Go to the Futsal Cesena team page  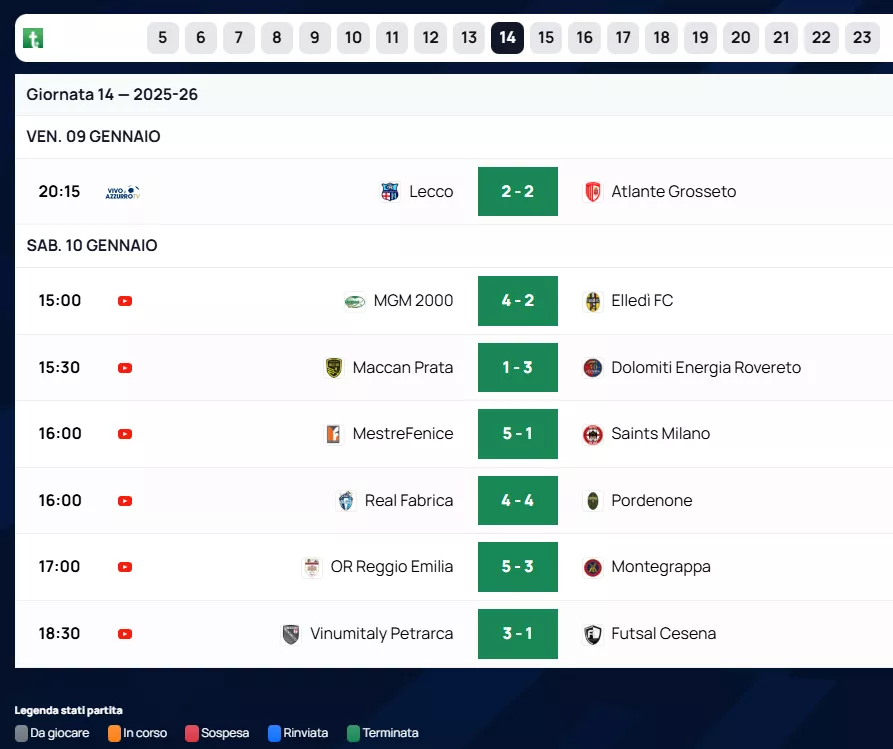pyautogui.click(x=663, y=634)
